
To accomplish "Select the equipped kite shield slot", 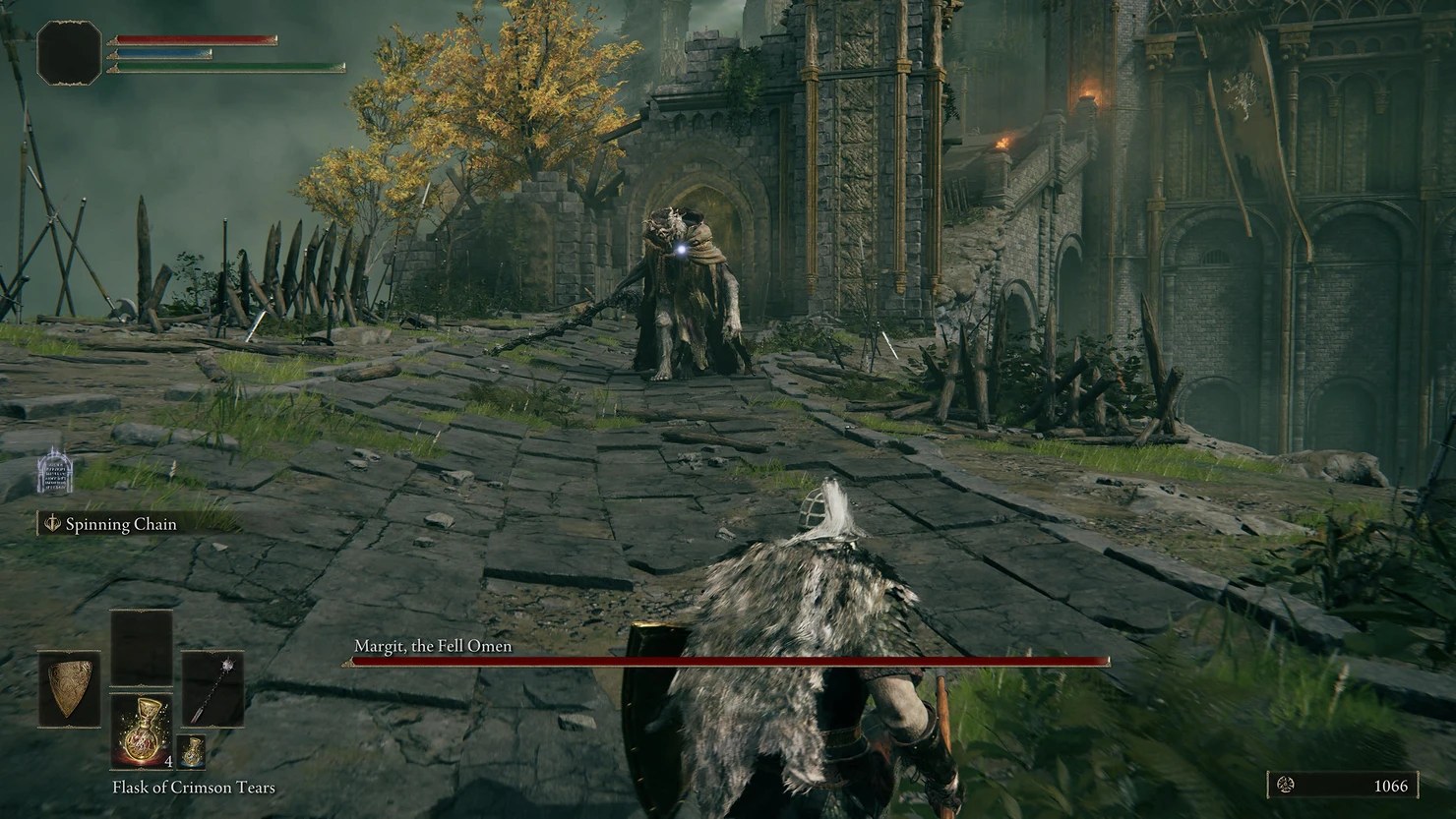I will [69, 688].
